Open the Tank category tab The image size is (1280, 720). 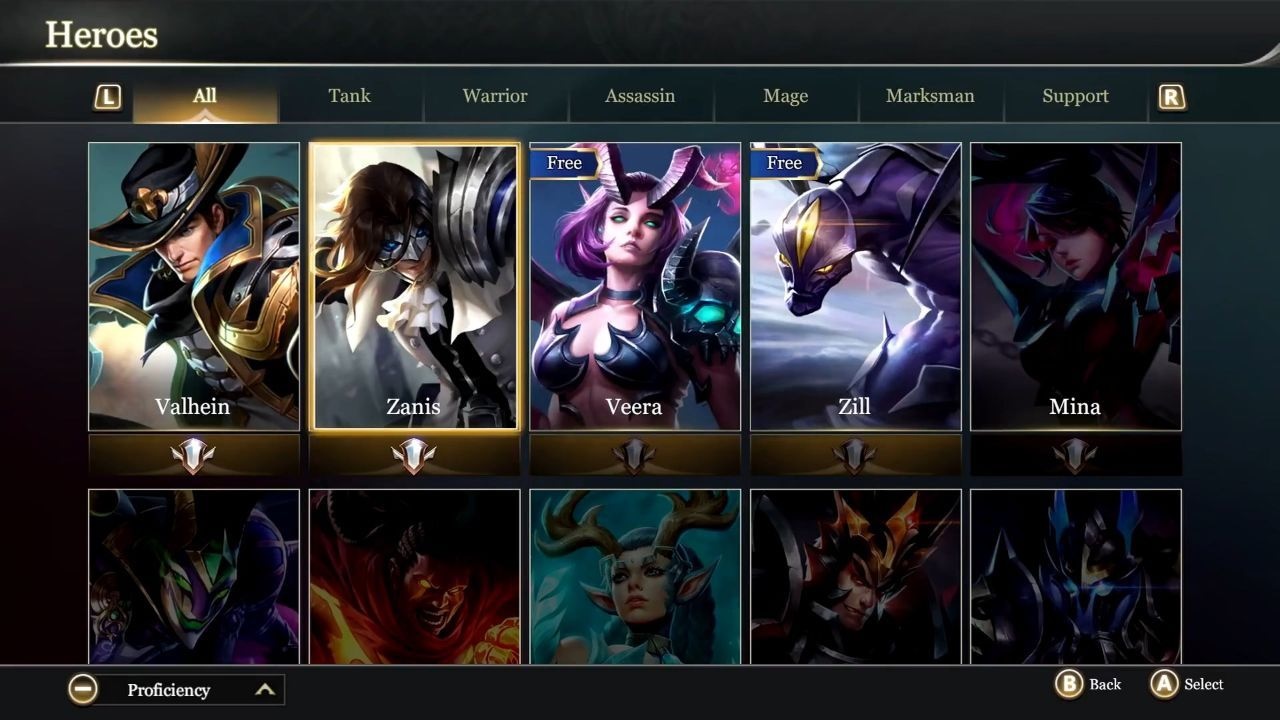point(349,97)
